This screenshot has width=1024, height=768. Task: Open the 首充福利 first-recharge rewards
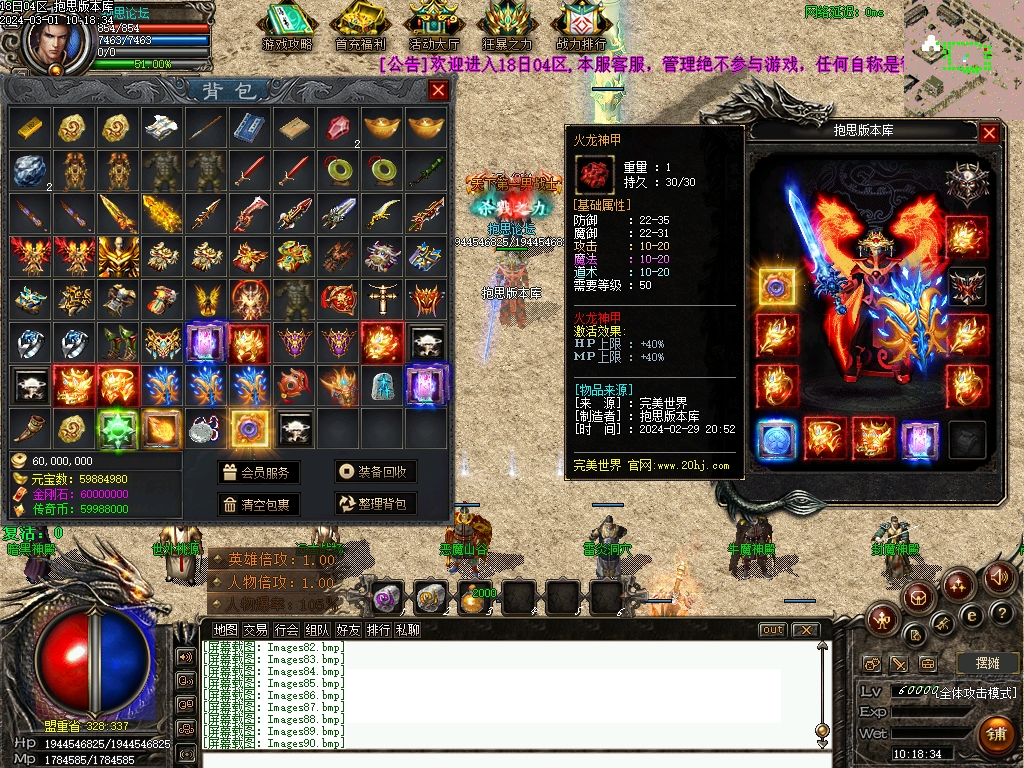click(x=360, y=27)
